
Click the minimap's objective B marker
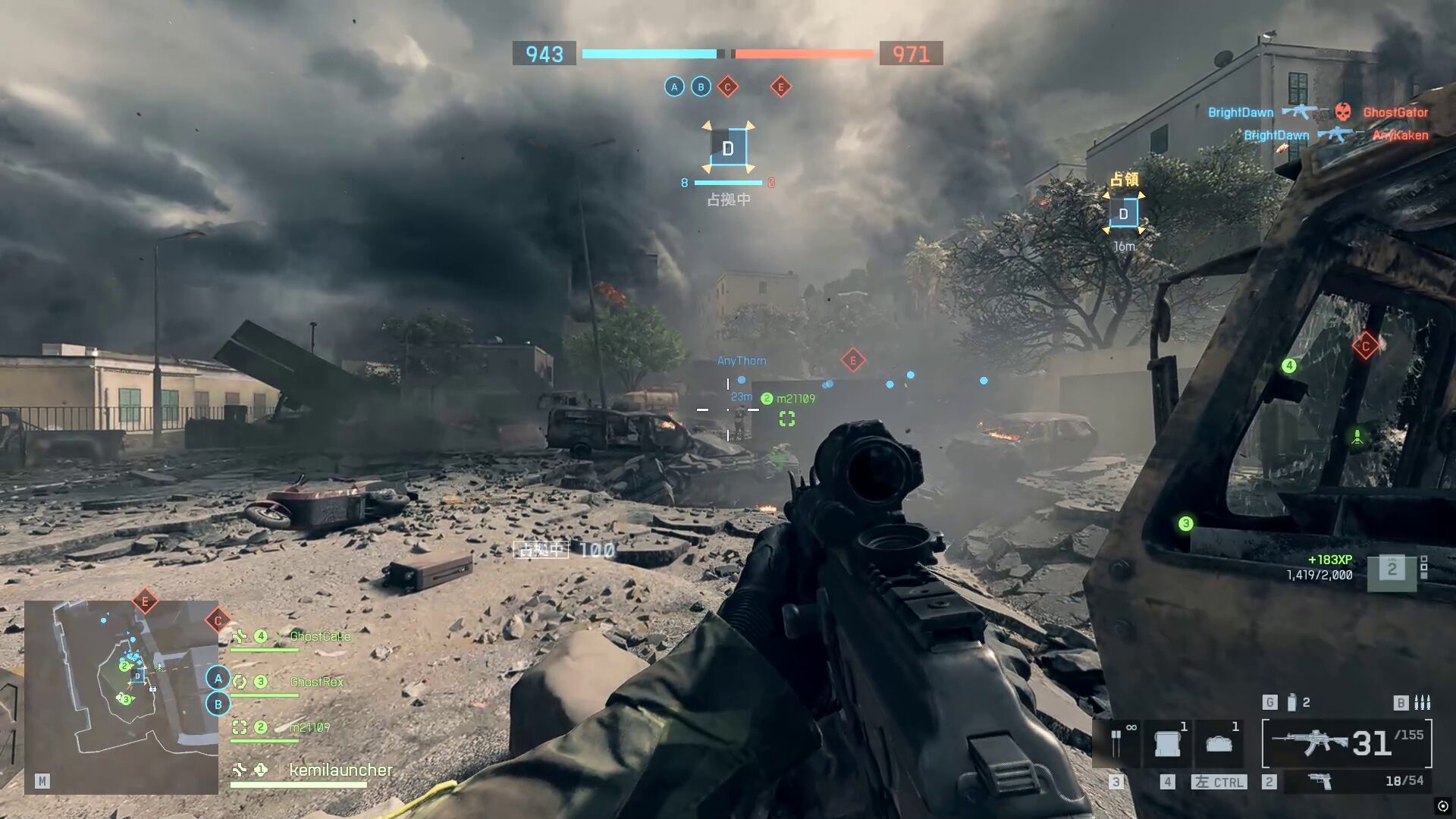click(x=218, y=704)
